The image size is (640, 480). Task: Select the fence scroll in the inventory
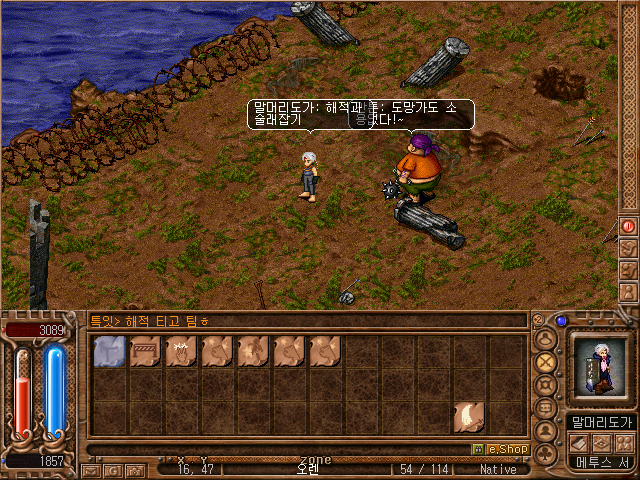click(x=145, y=352)
